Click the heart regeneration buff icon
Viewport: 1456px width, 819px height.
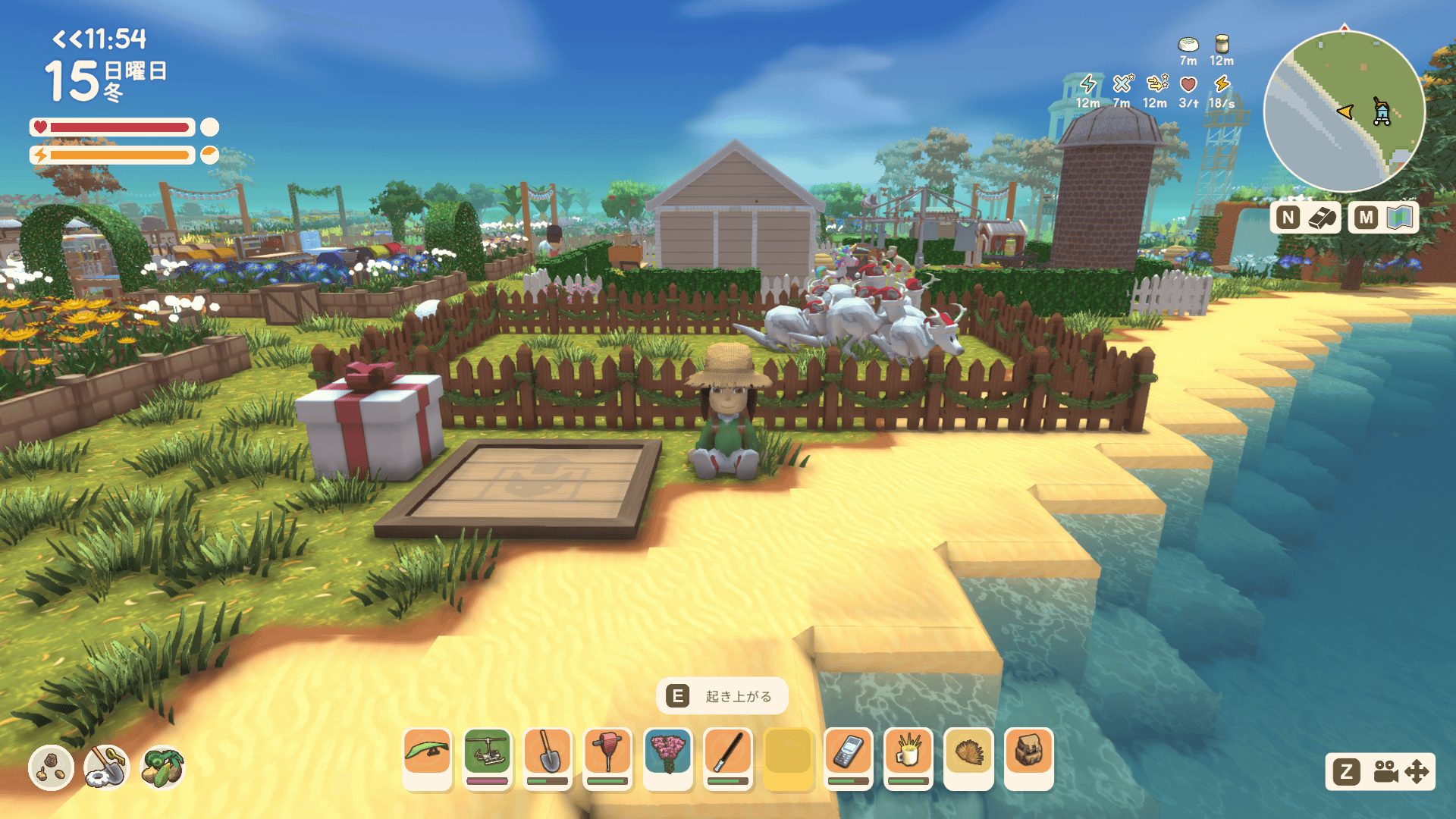pyautogui.click(x=1188, y=84)
